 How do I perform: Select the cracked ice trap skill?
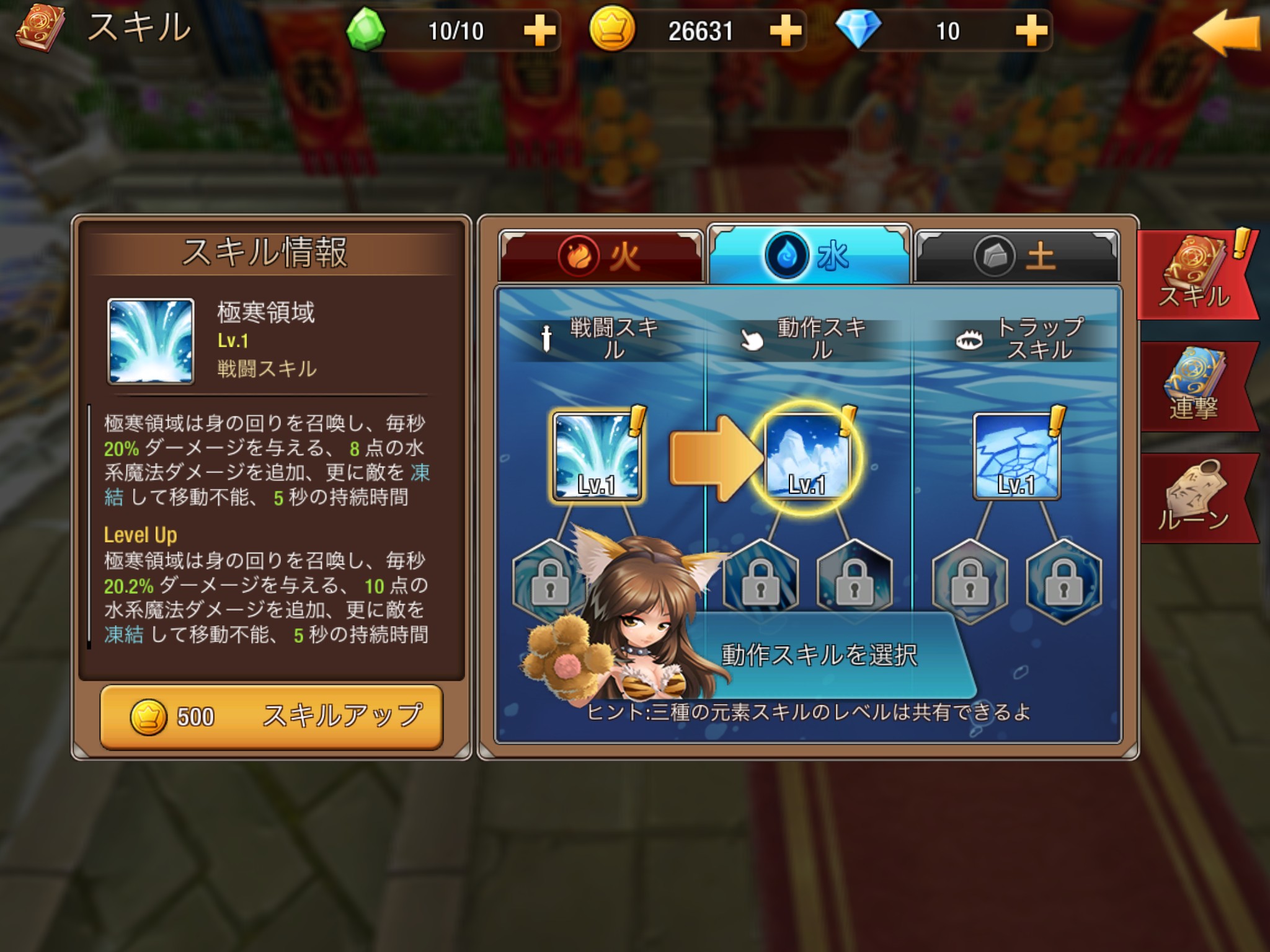(1016, 456)
